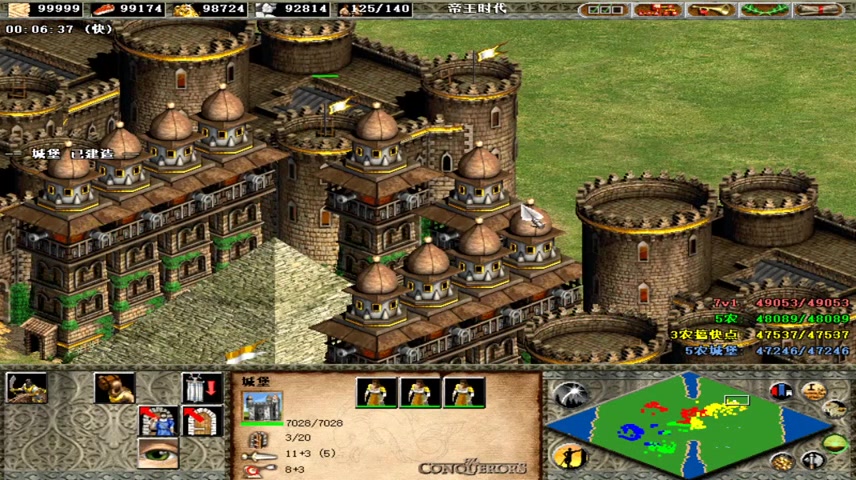Train a Trebuchet at the castle
This screenshot has width=856, height=480.
[201, 388]
